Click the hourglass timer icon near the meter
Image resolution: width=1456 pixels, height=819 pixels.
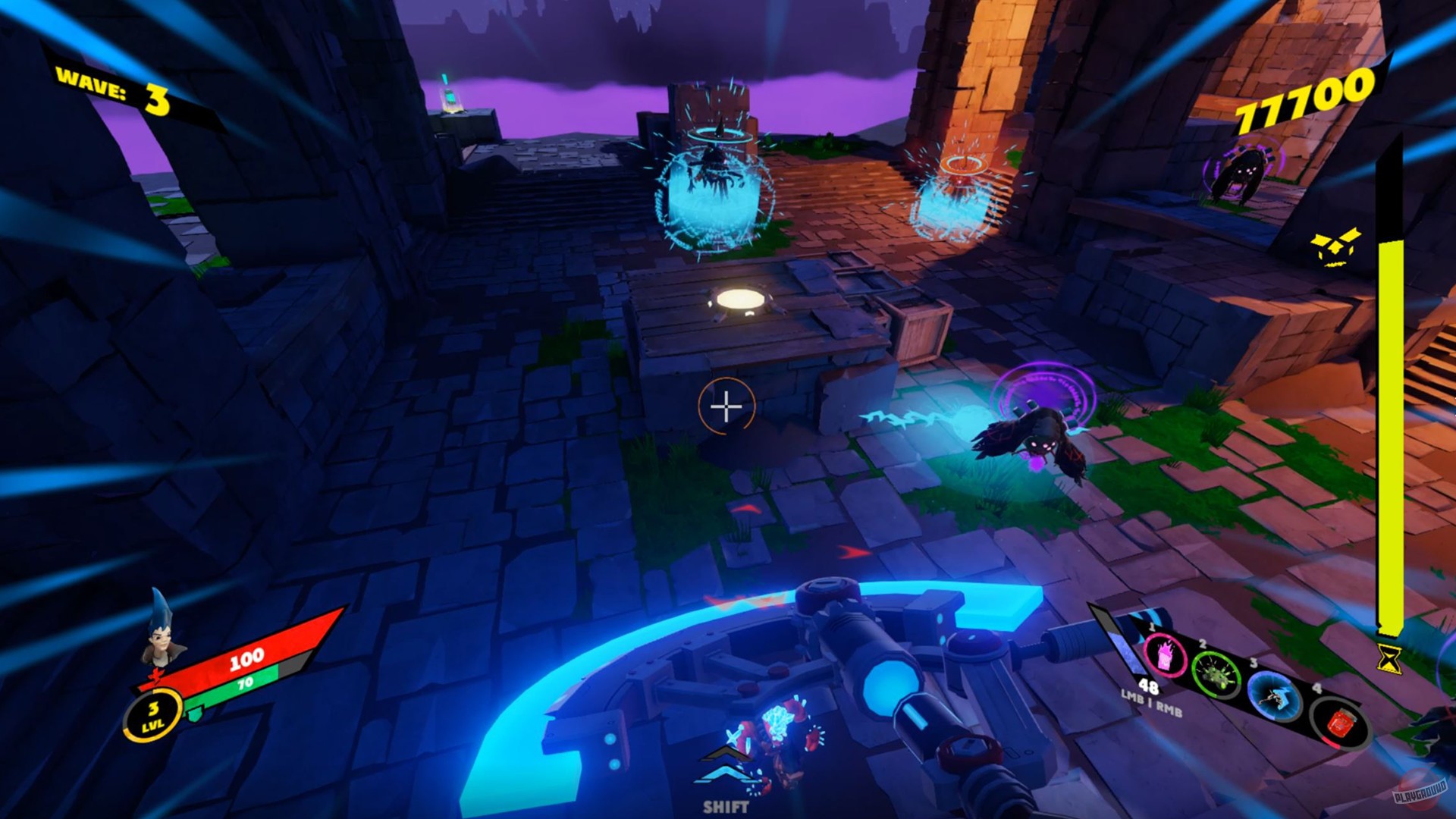1392,661
